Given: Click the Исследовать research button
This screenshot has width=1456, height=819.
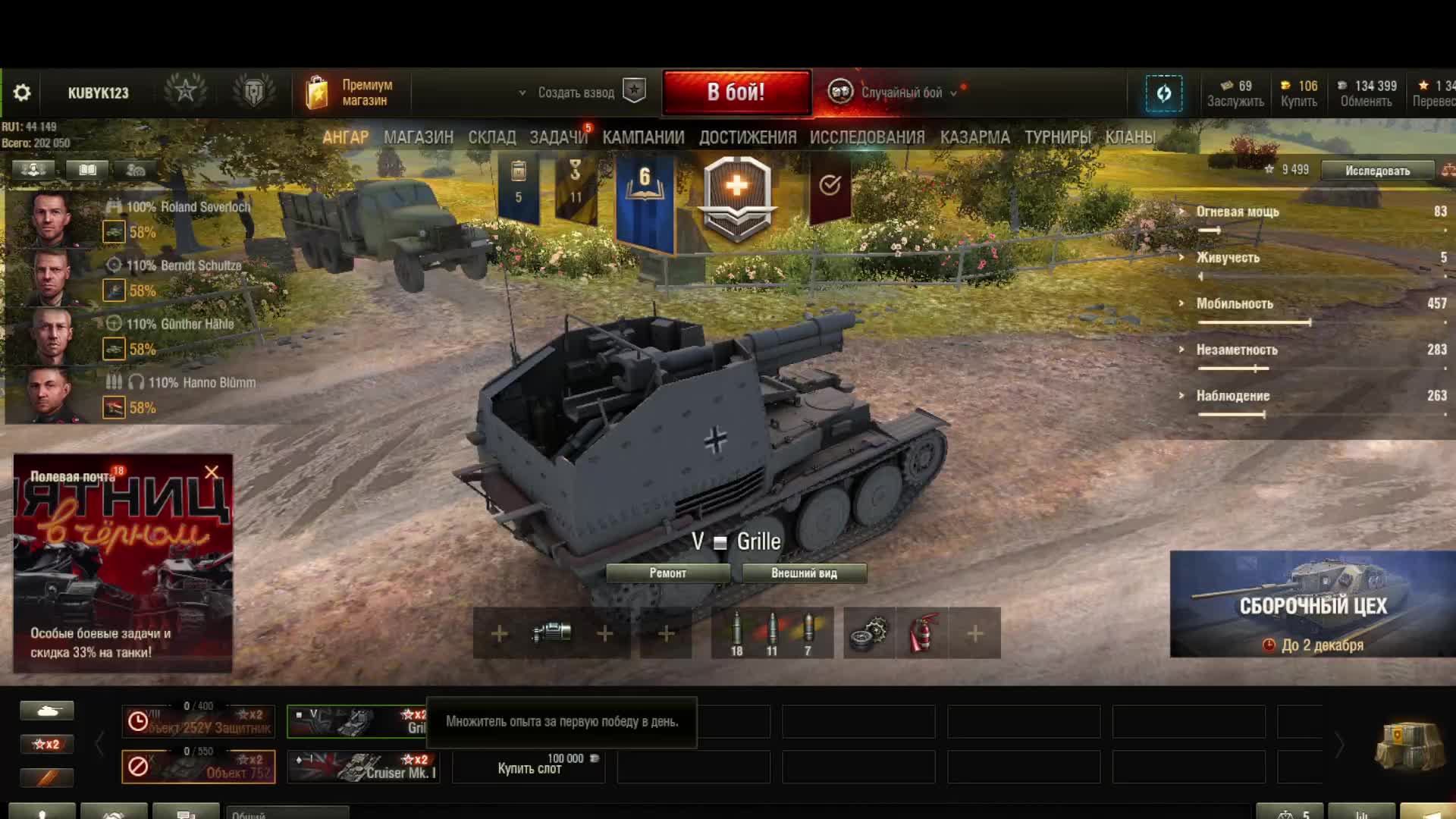Looking at the screenshot, I should [1377, 171].
